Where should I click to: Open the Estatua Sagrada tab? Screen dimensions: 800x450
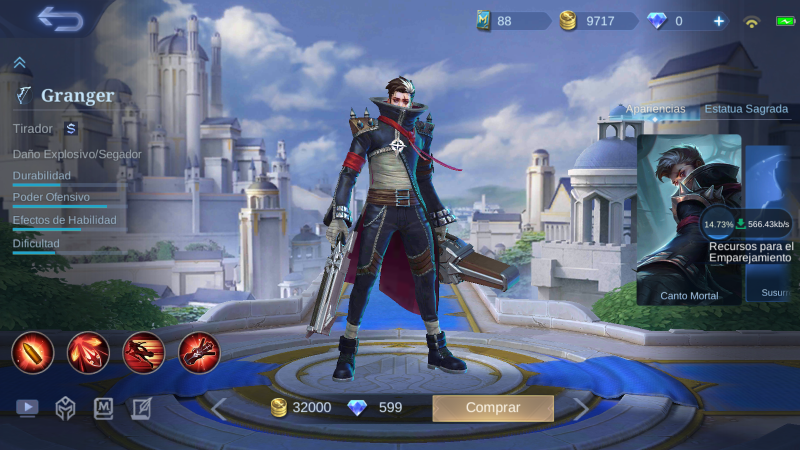pyautogui.click(x=745, y=108)
